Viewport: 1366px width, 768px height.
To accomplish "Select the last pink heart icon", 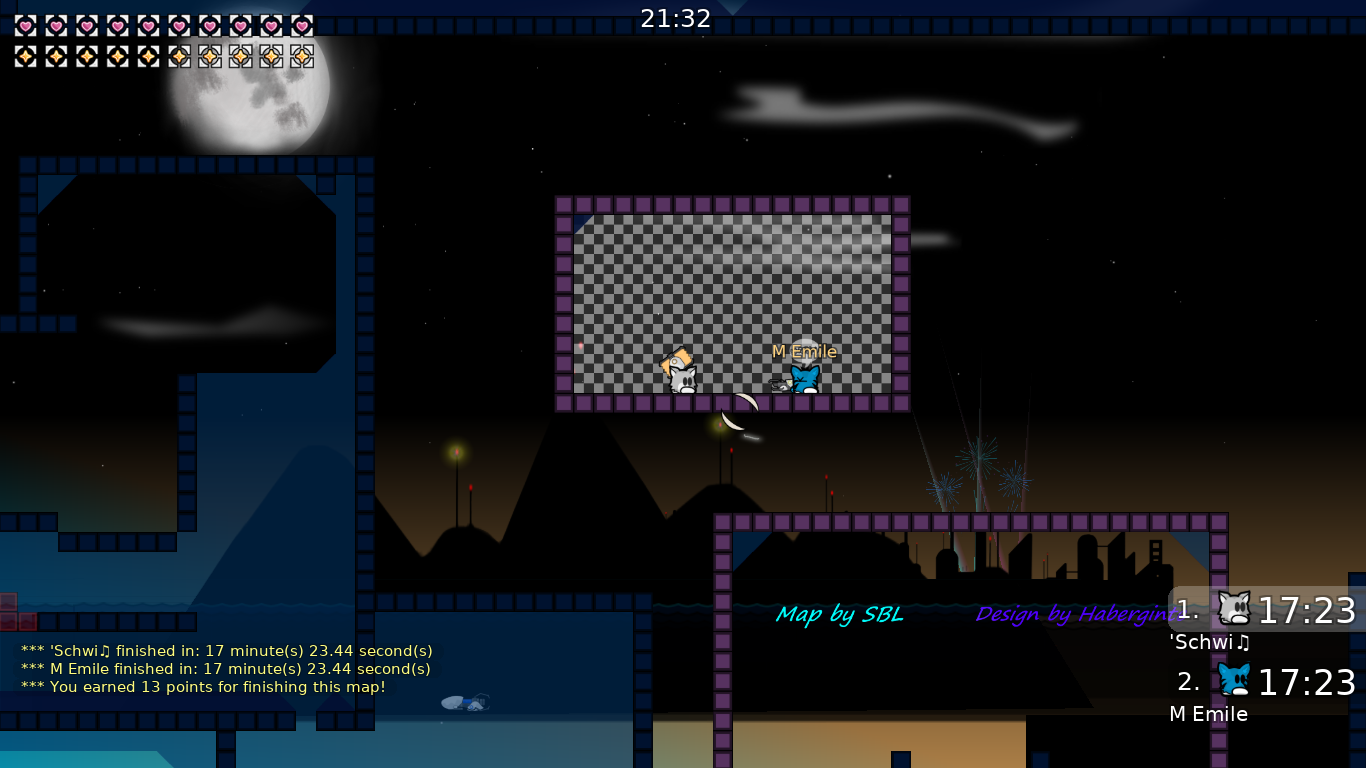I will coord(301,27).
